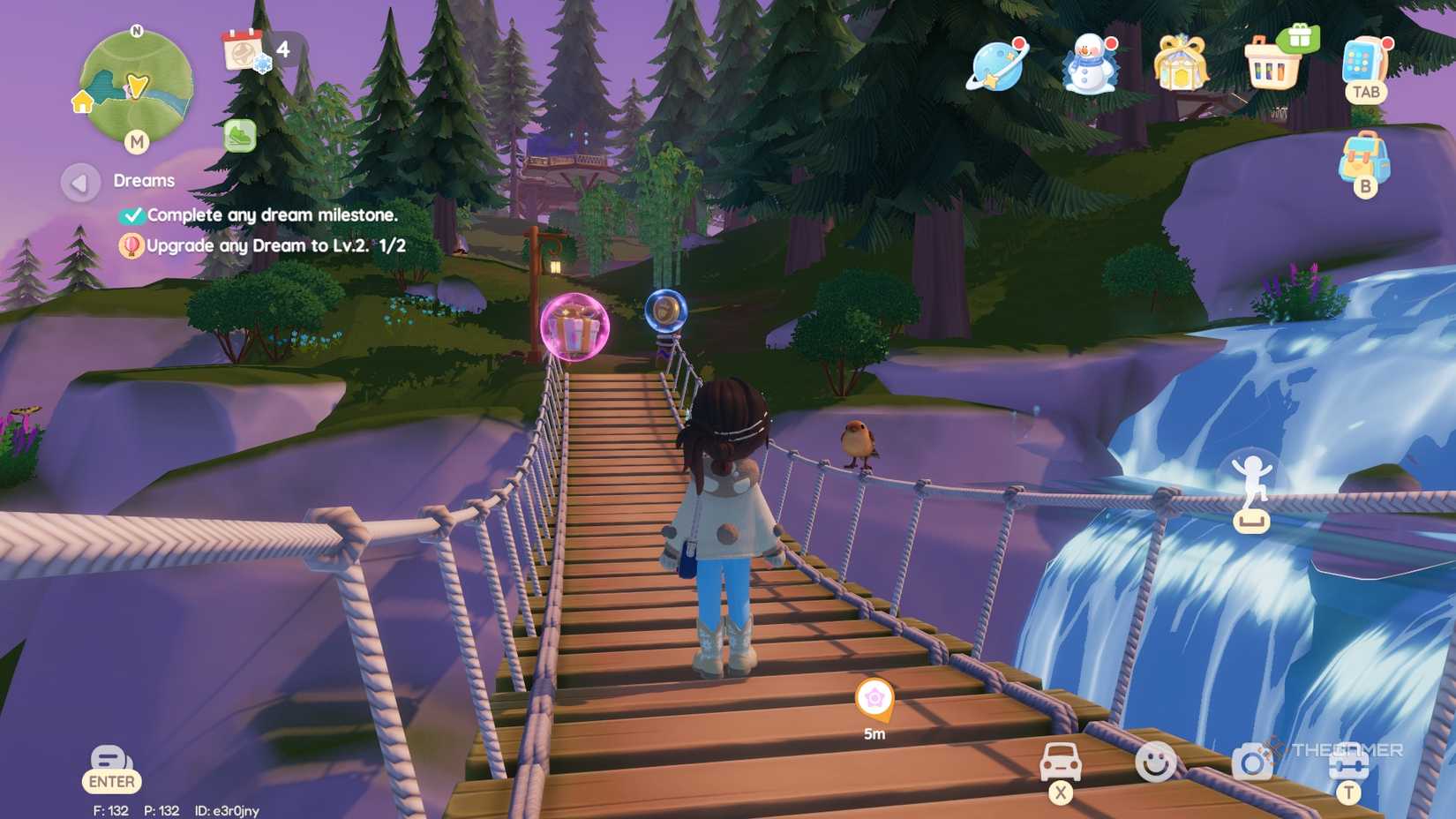Collapse the Dreams quest panel with back arrow

click(x=78, y=182)
